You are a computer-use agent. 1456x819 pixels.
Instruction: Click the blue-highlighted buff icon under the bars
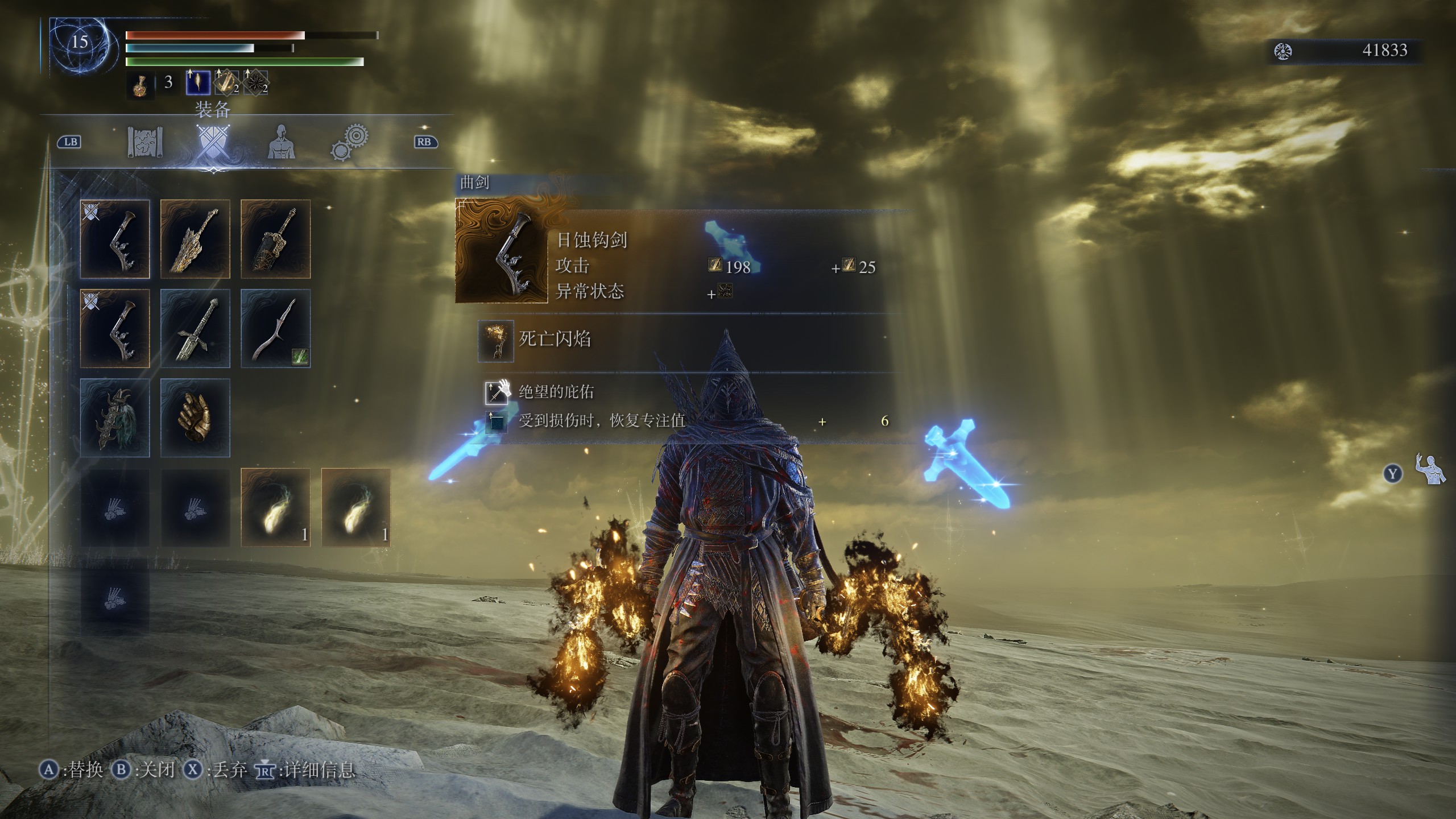click(x=198, y=83)
